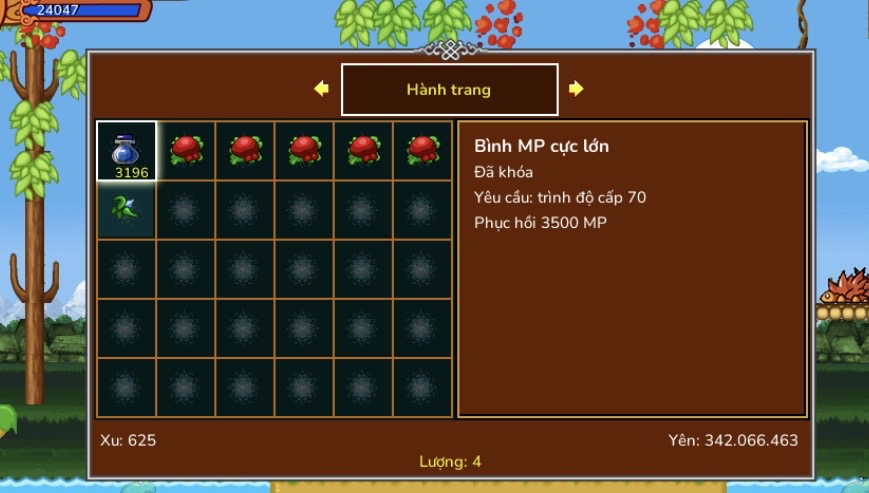
Task: Click the yellow left arrow beside Hành trang
Action: 321,89
